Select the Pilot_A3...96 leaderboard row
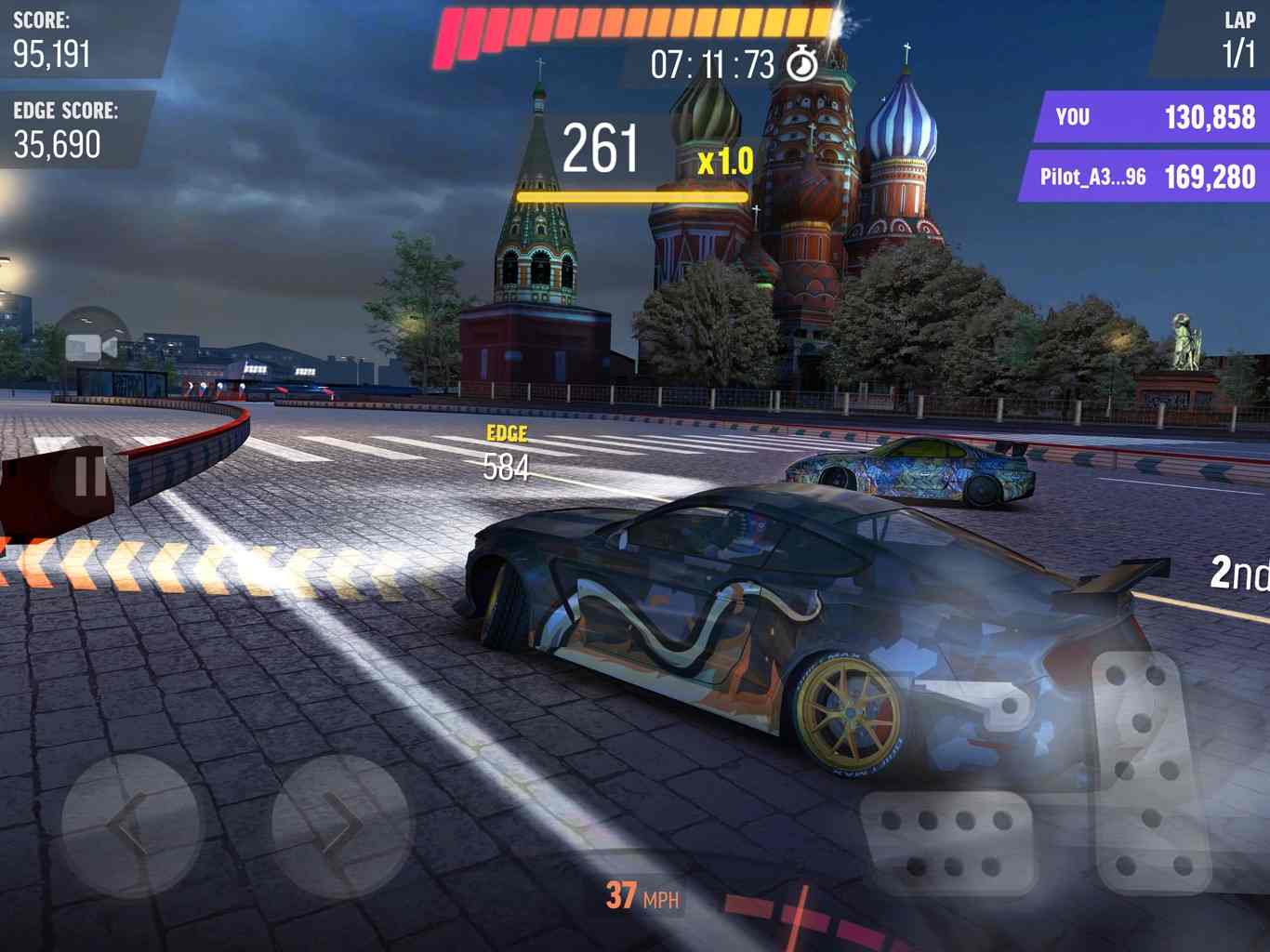This screenshot has height=952, width=1270. click(x=1153, y=176)
